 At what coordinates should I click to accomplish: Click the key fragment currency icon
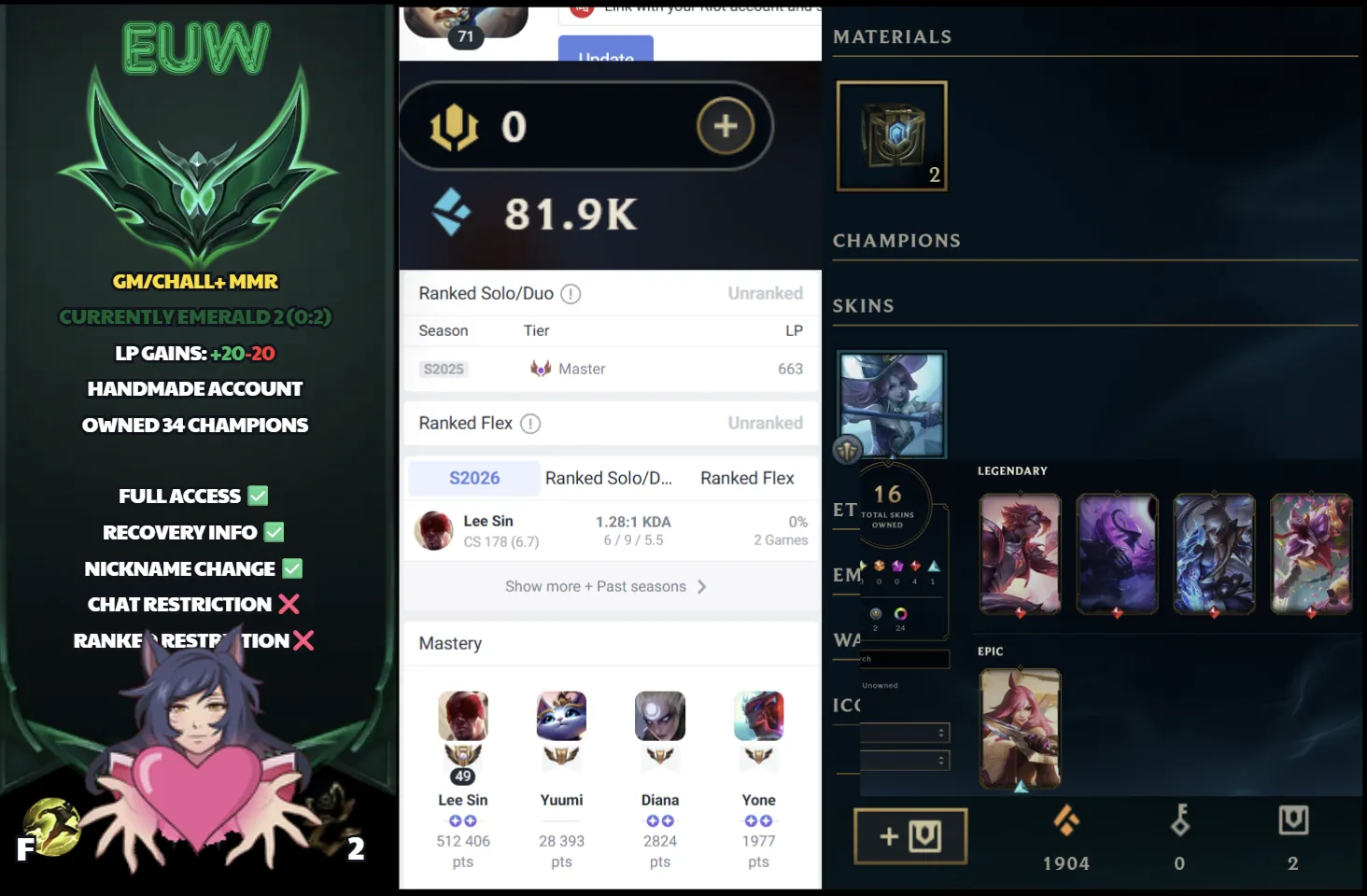point(1179,822)
